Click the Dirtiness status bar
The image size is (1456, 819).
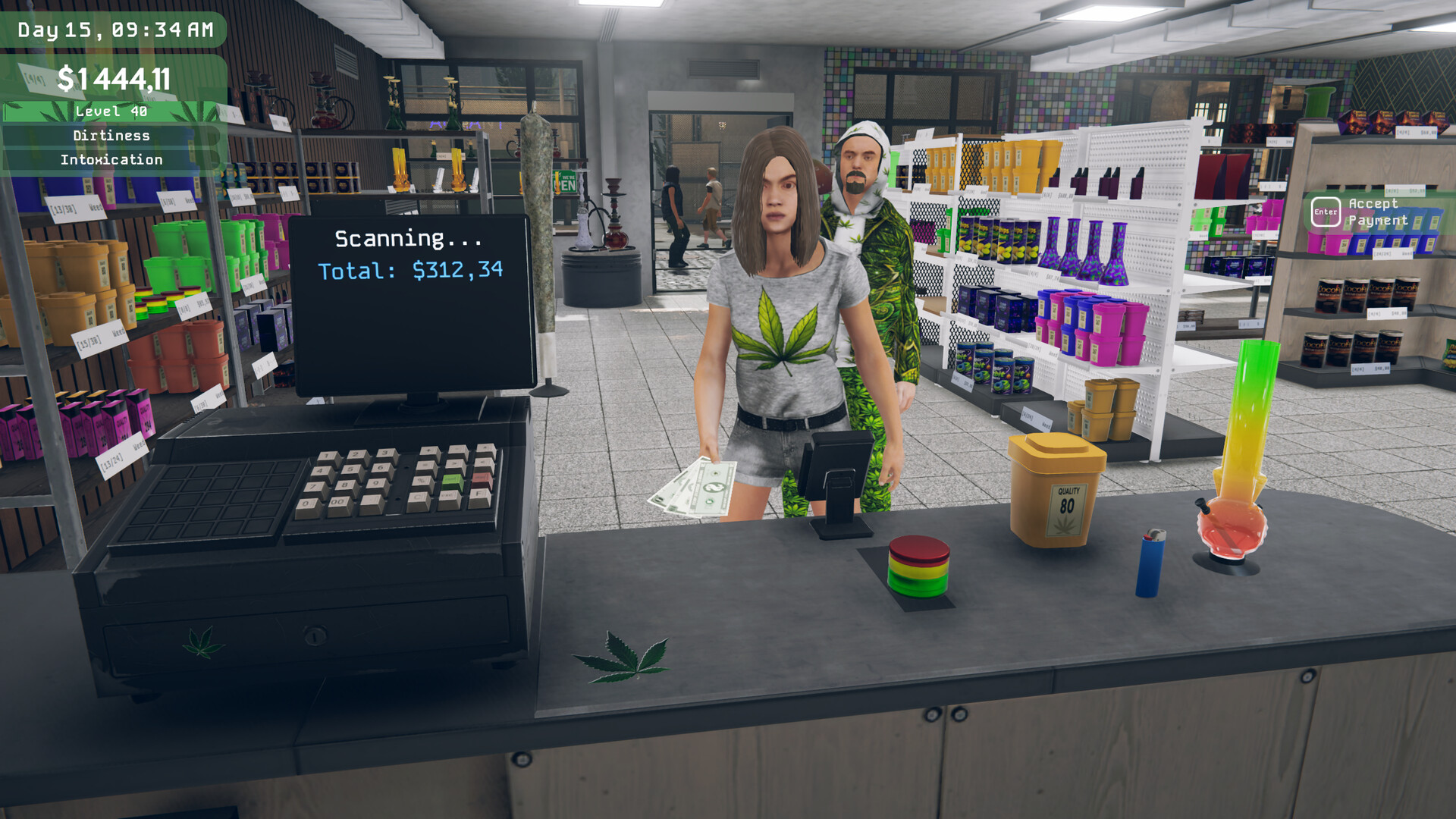click(x=111, y=136)
